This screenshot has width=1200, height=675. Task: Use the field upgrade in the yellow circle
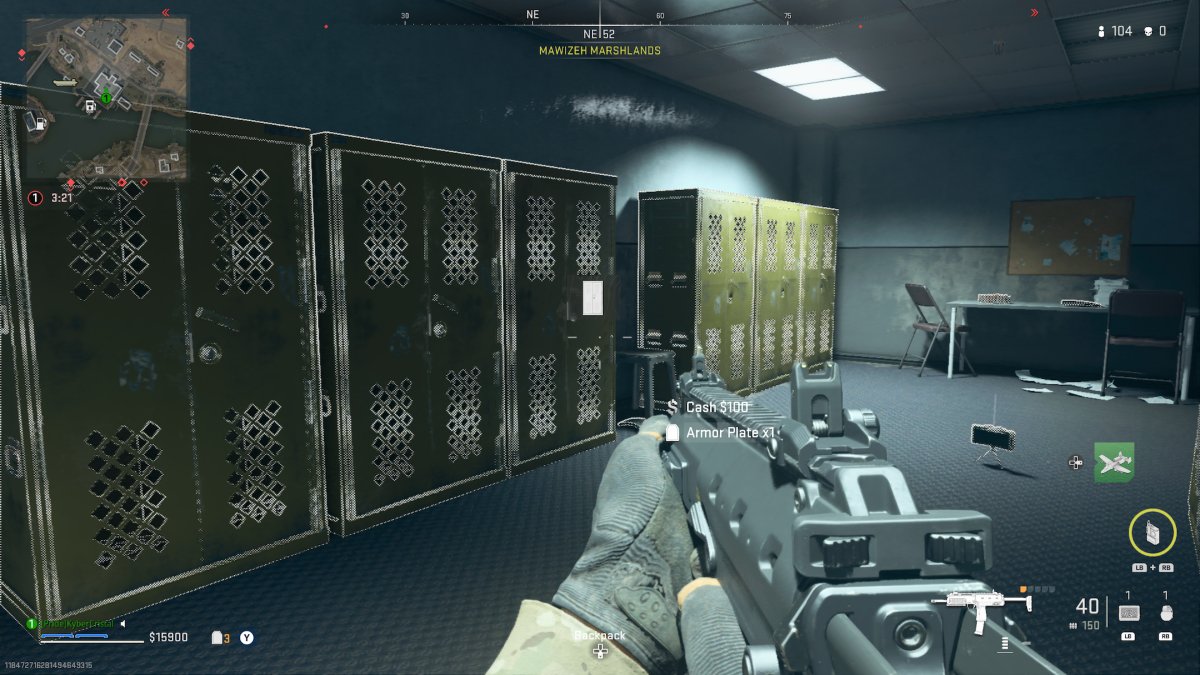1152,533
